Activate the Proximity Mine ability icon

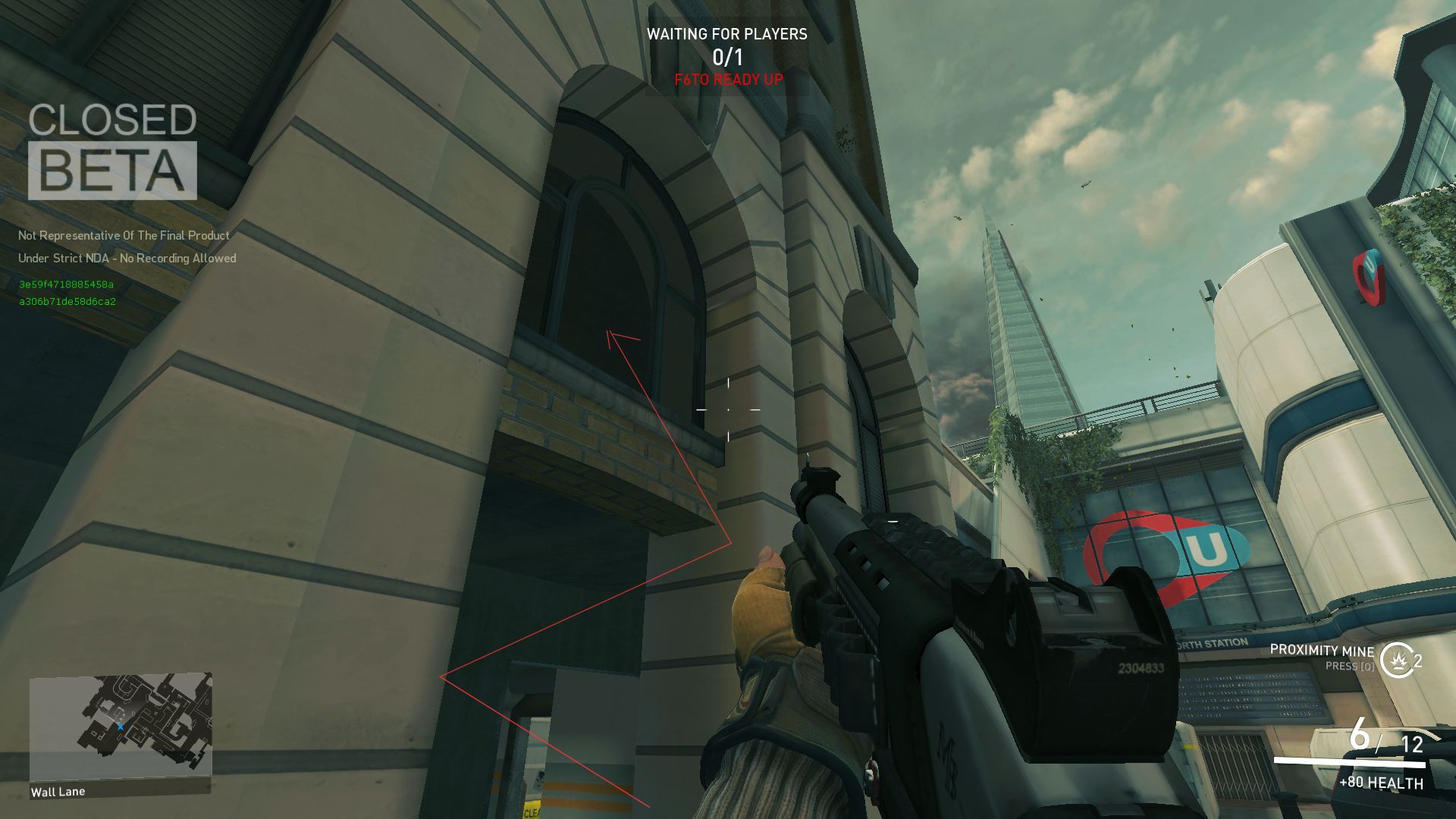(1395, 660)
